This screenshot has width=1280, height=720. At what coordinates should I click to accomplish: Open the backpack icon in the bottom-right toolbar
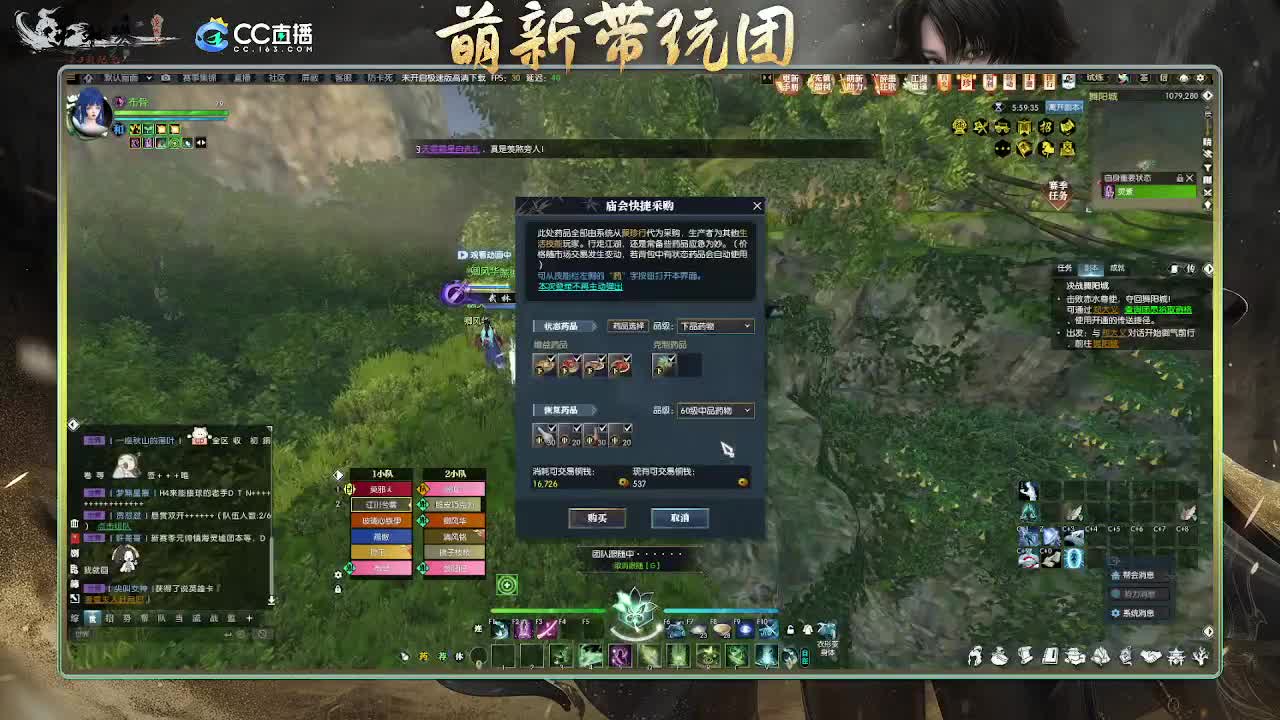(998, 659)
